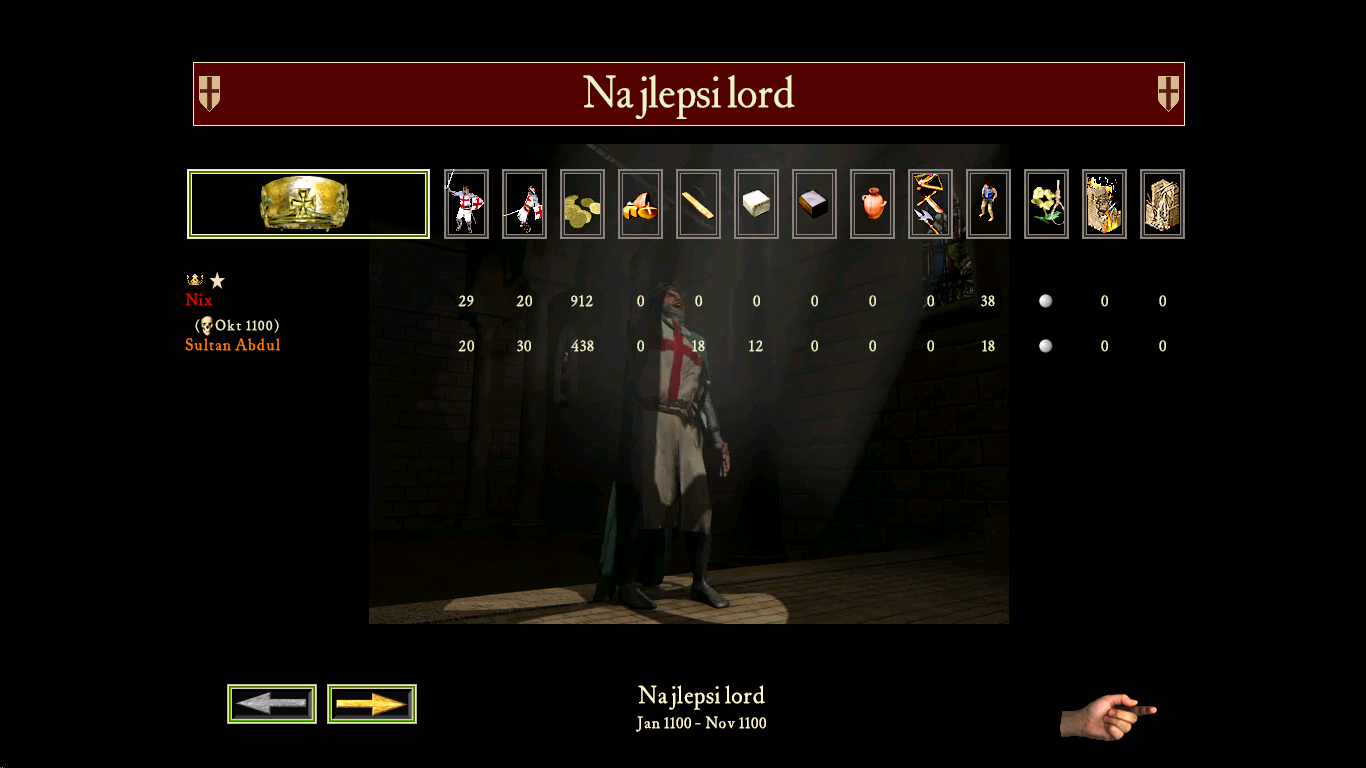
Task: Choose the flower and noose icon
Action: 1046,204
